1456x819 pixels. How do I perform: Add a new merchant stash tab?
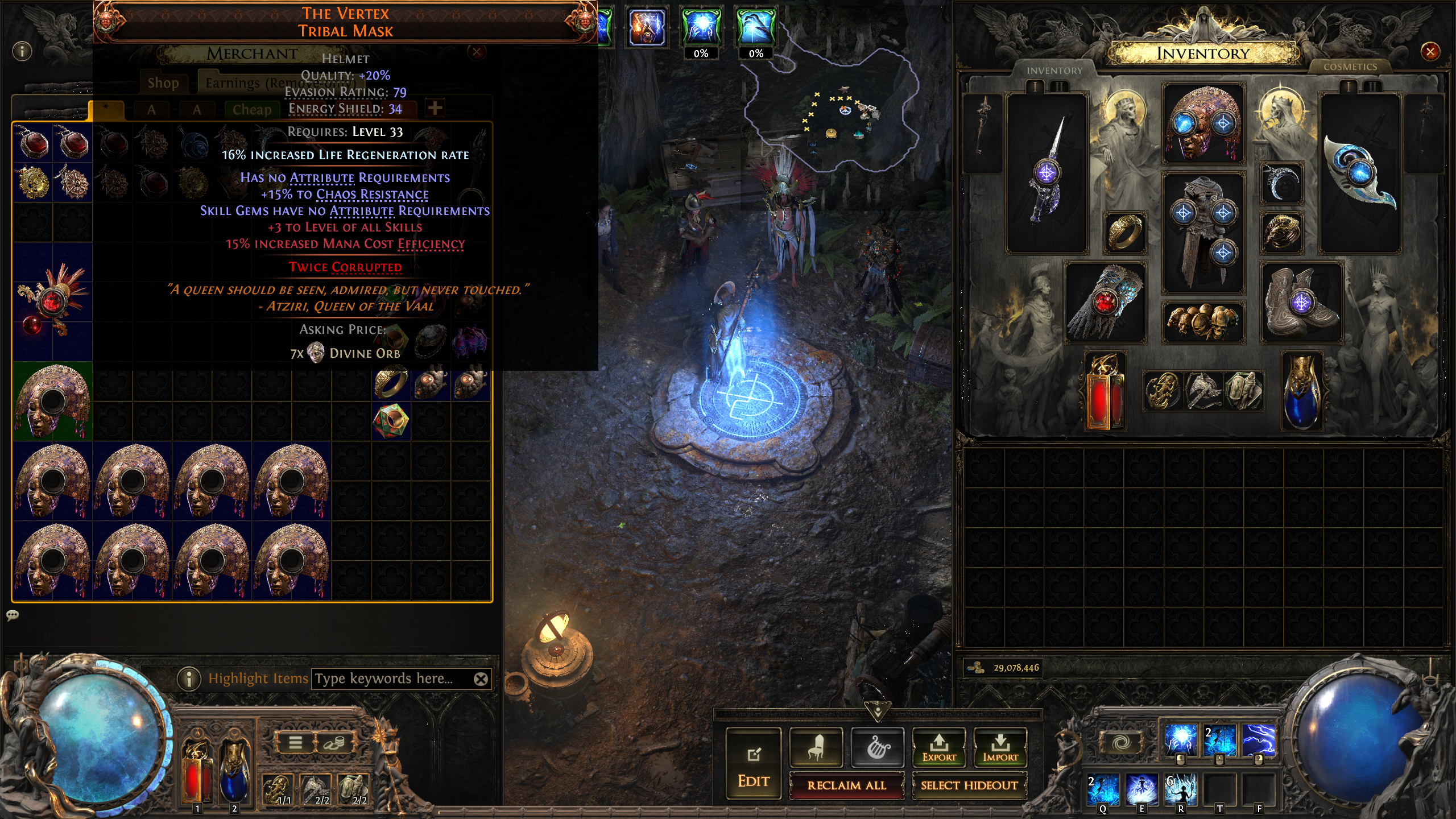(435, 108)
